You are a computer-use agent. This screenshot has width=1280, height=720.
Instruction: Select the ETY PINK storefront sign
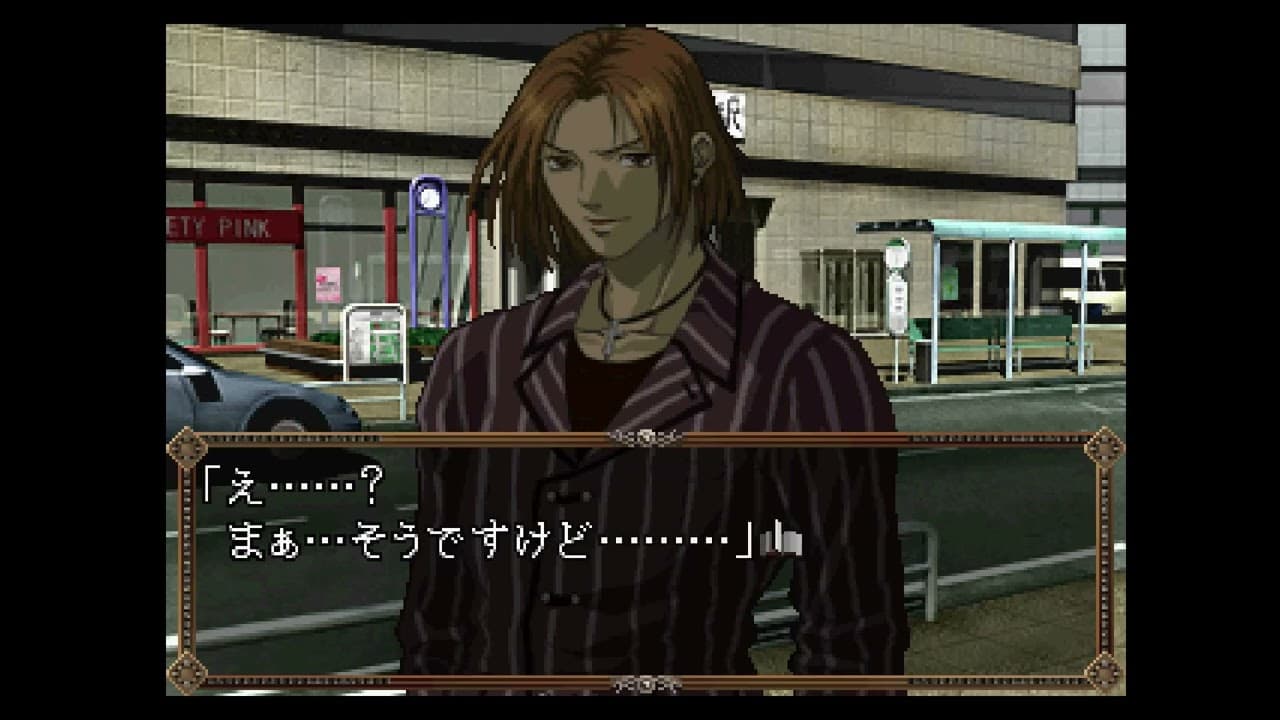(x=218, y=227)
